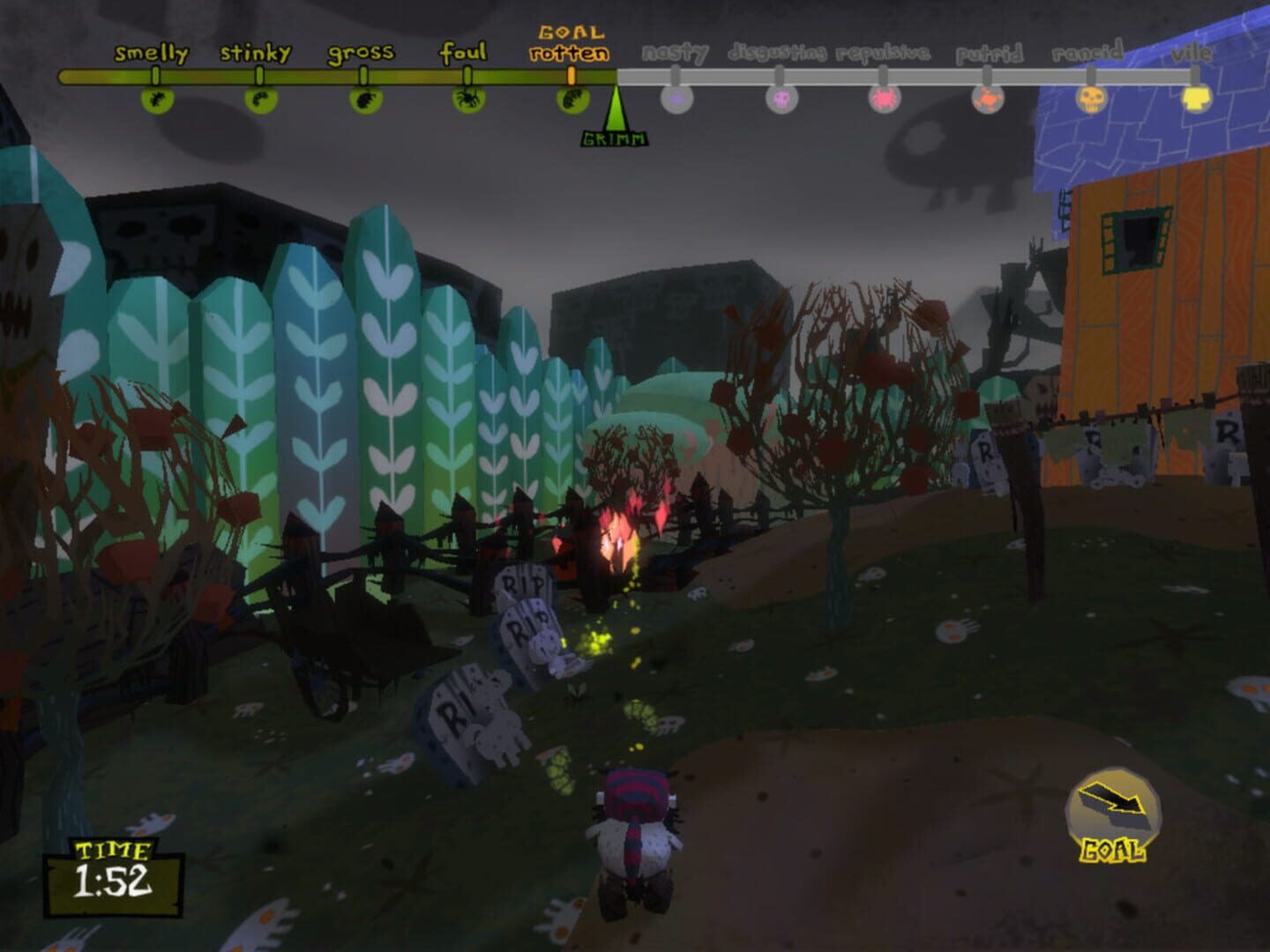
Task: Select the vile mushroom icon at meter end
Action: coord(1196,100)
